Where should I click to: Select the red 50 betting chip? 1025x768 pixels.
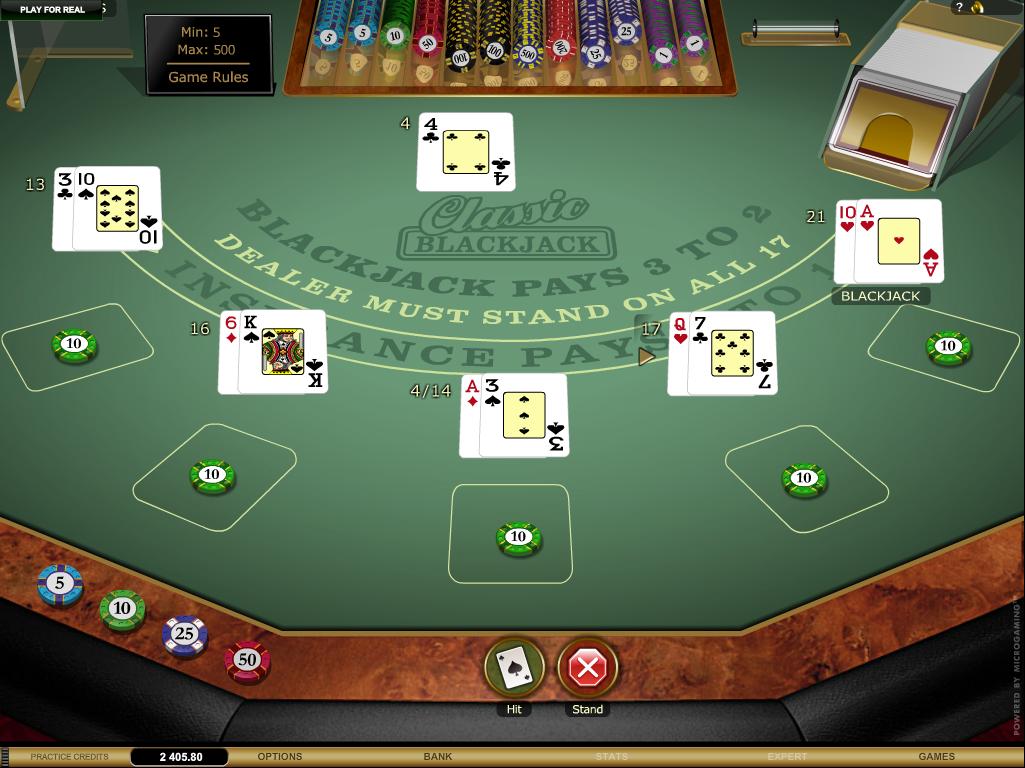coord(247,660)
